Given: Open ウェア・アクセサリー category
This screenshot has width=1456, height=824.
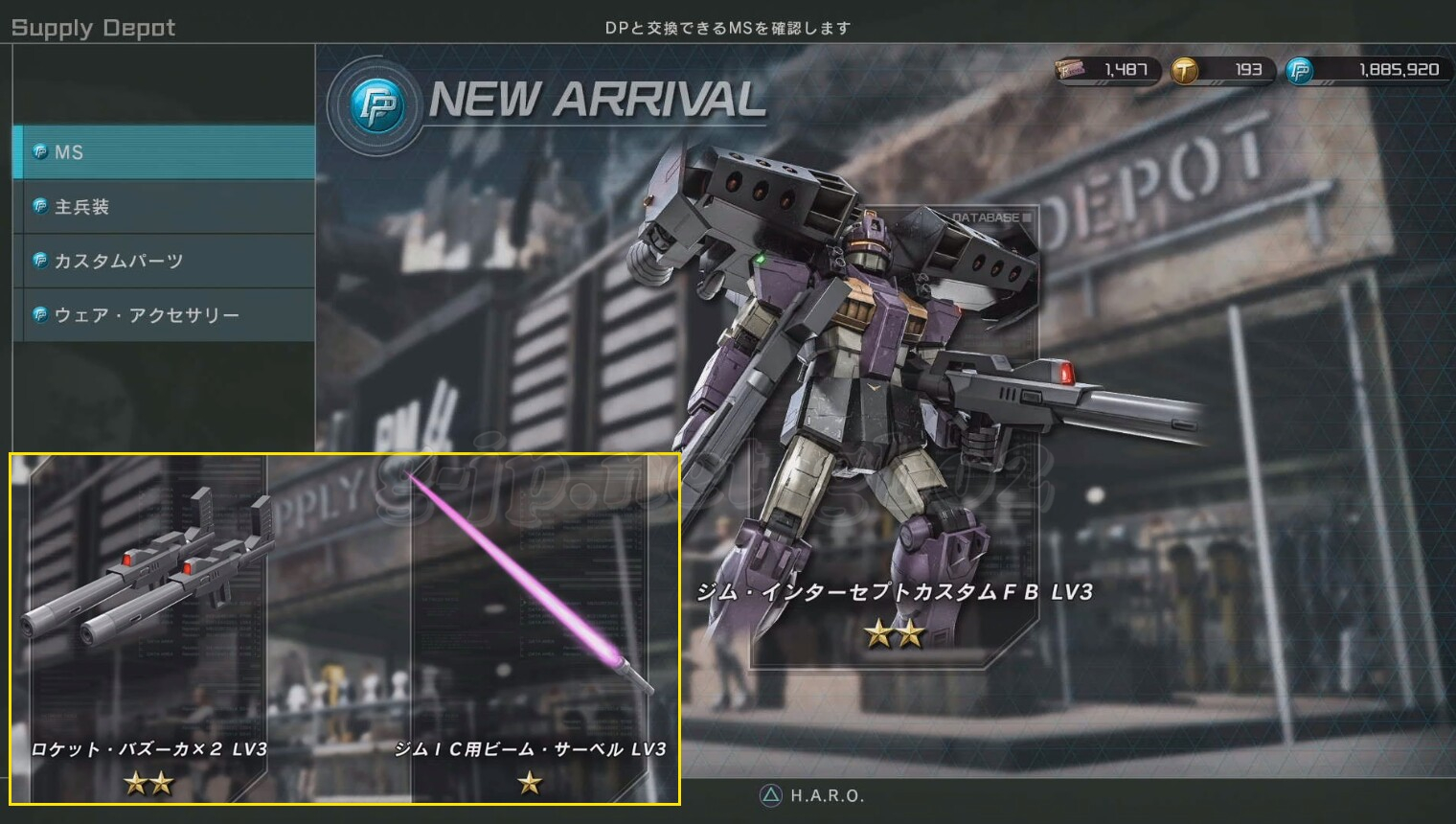Looking at the screenshot, I should pos(164,315).
